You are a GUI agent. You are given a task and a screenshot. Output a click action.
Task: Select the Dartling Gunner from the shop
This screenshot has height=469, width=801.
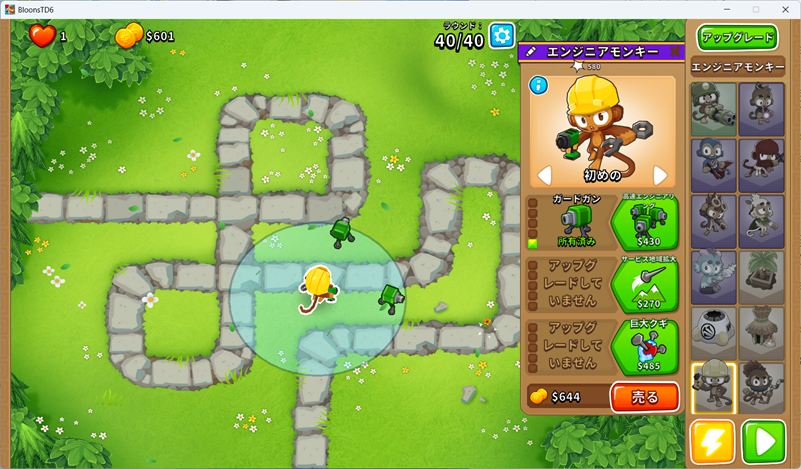point(713,110)
